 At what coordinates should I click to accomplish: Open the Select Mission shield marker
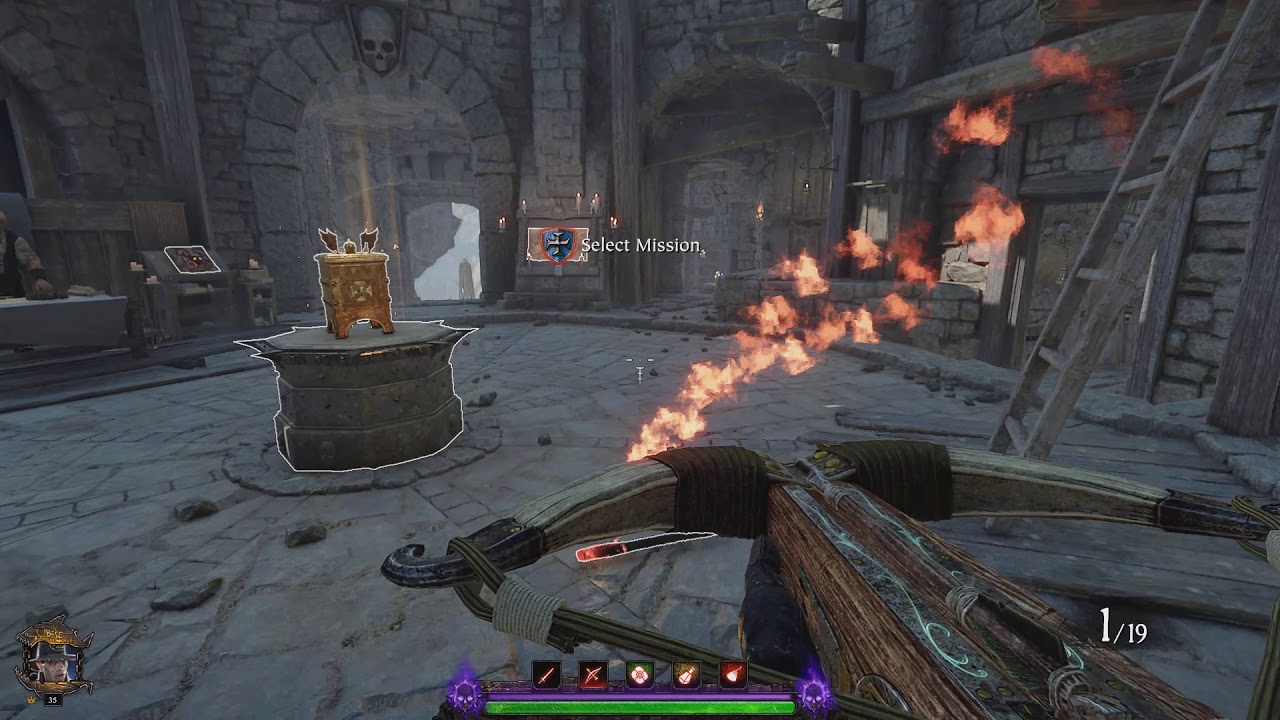(x=558, y=245)
